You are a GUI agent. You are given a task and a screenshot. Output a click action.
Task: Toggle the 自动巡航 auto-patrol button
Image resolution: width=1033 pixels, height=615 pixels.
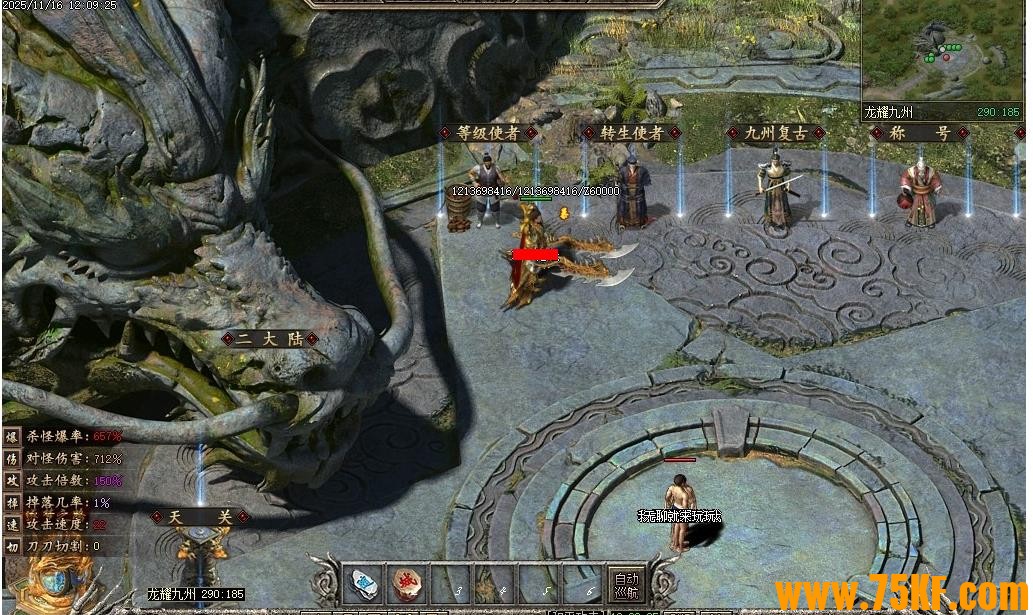pyautogui.click(x=627, y=584)
